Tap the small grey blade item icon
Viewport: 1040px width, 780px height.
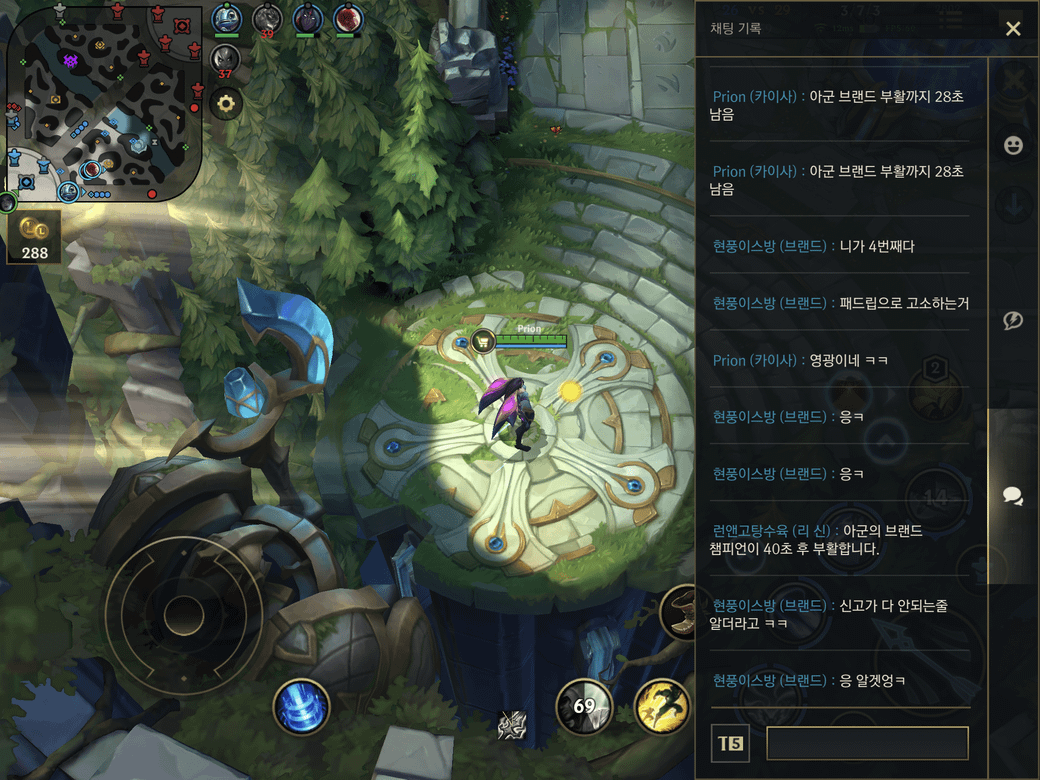tap(513, 726)
